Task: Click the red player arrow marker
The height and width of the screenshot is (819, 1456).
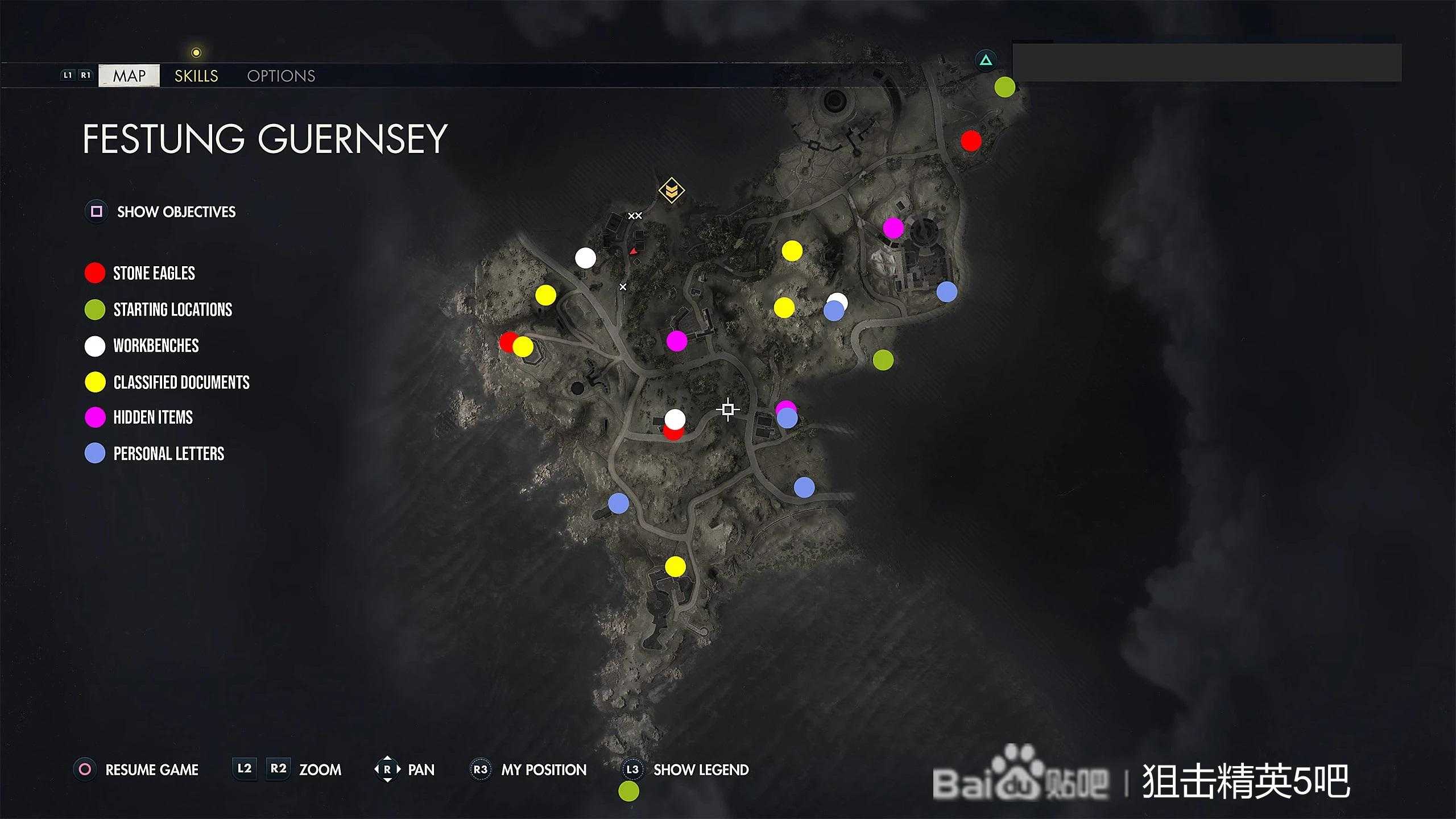Action: point(633,251)
